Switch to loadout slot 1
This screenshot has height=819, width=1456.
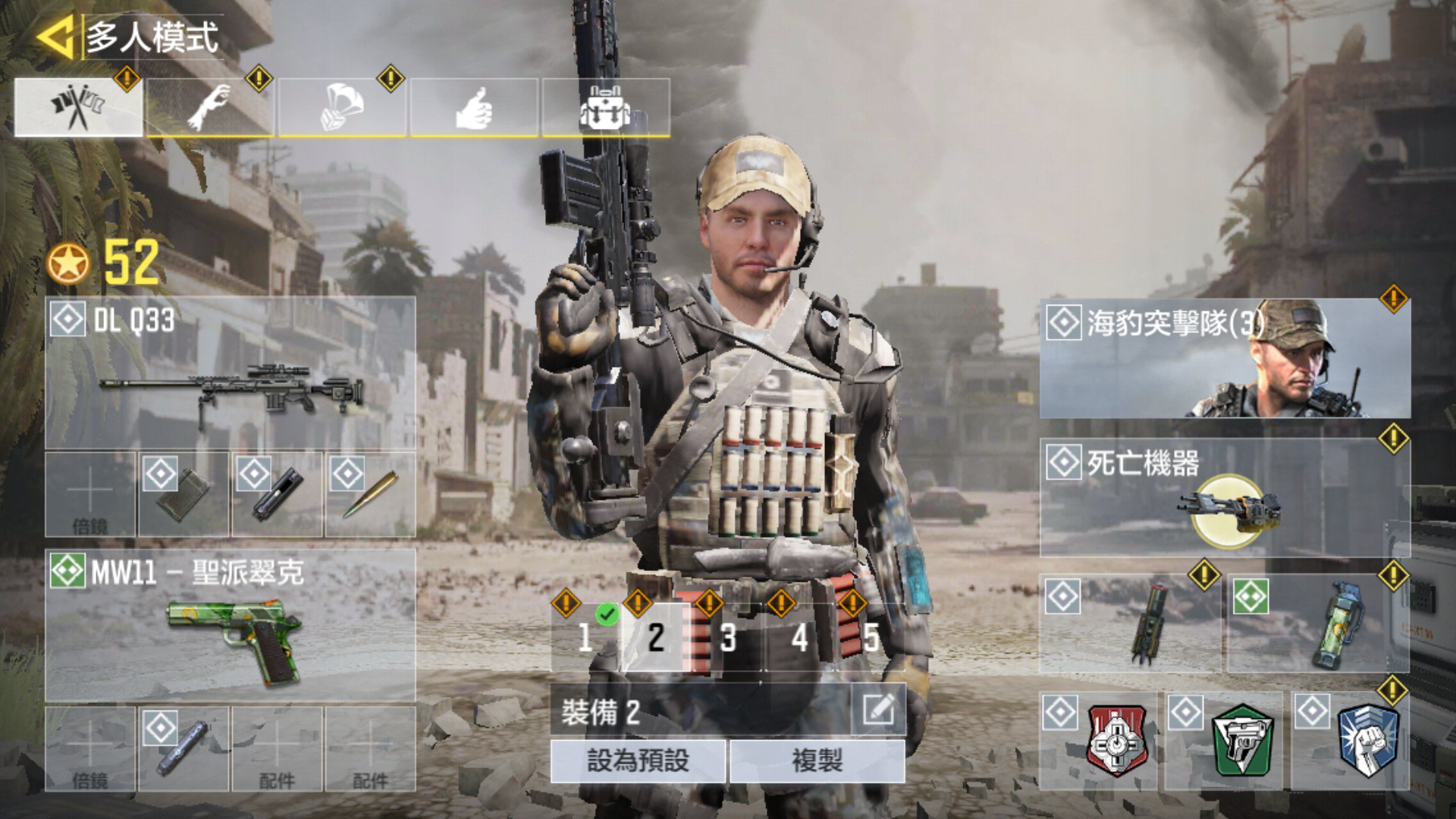tap(585, 638)
